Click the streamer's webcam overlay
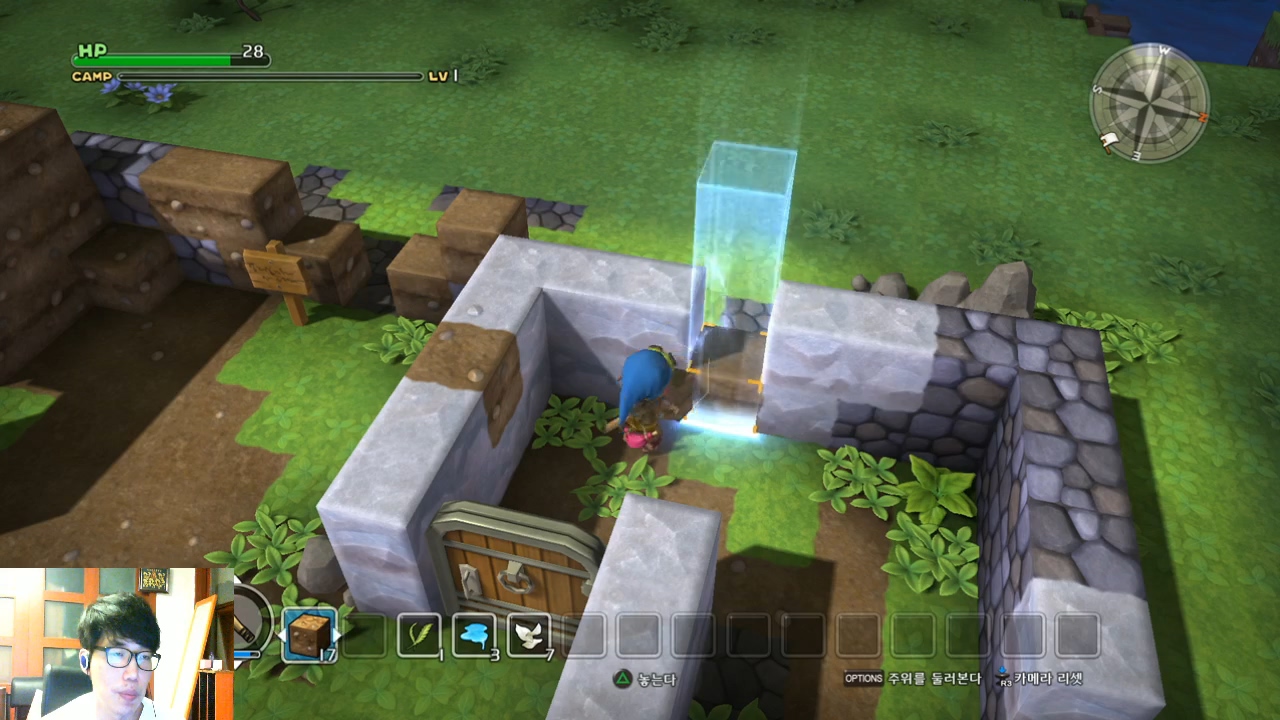The image size is (1280, 720). (116, 644)
